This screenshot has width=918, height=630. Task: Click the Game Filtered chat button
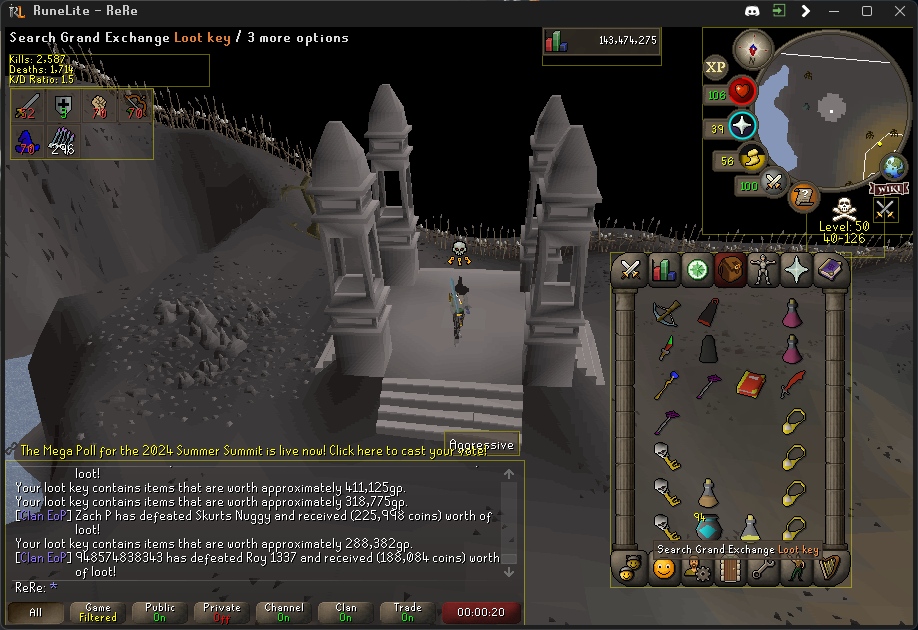(x=98, y=612)
